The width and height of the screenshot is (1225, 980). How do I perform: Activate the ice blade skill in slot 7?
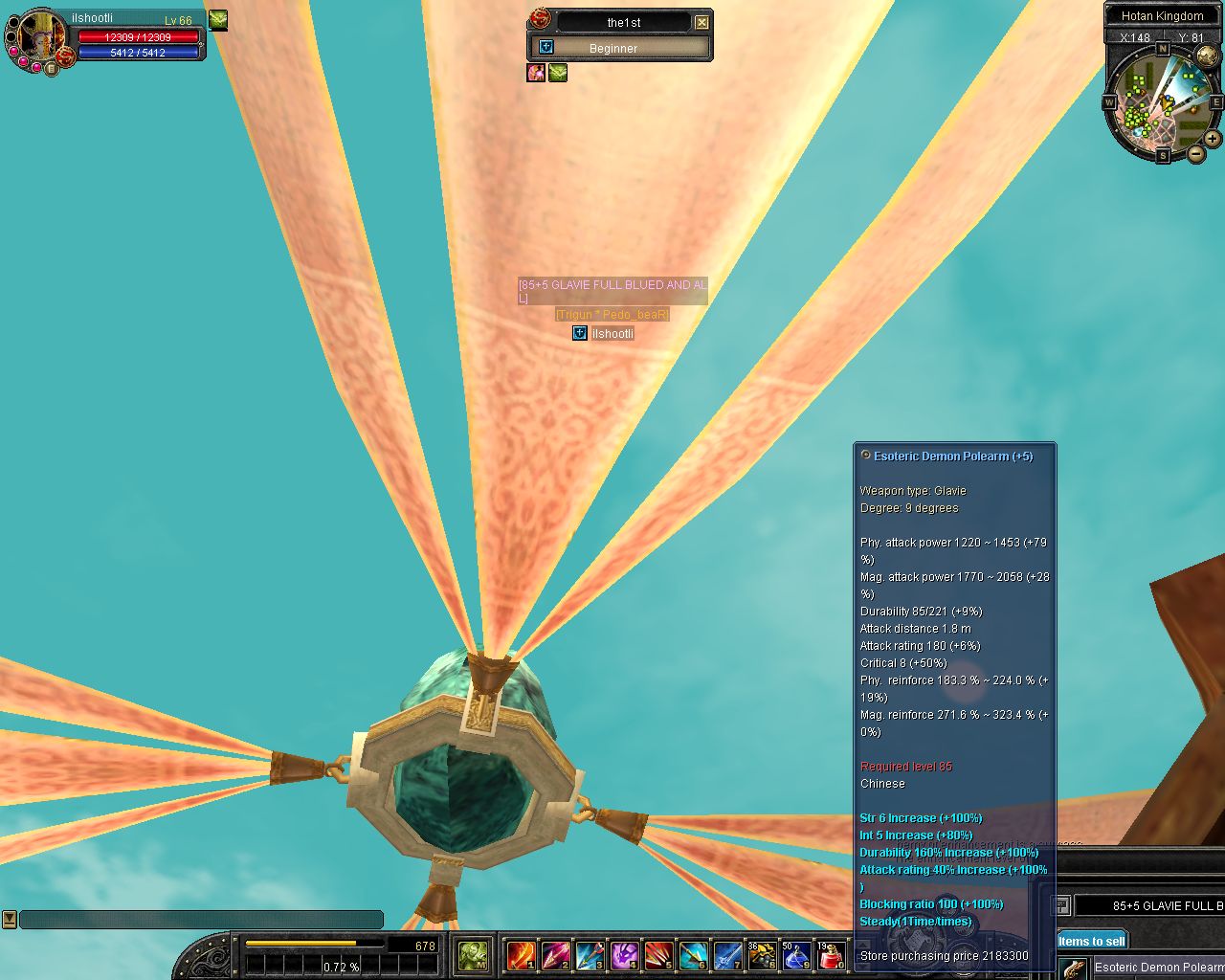point(727,955)
